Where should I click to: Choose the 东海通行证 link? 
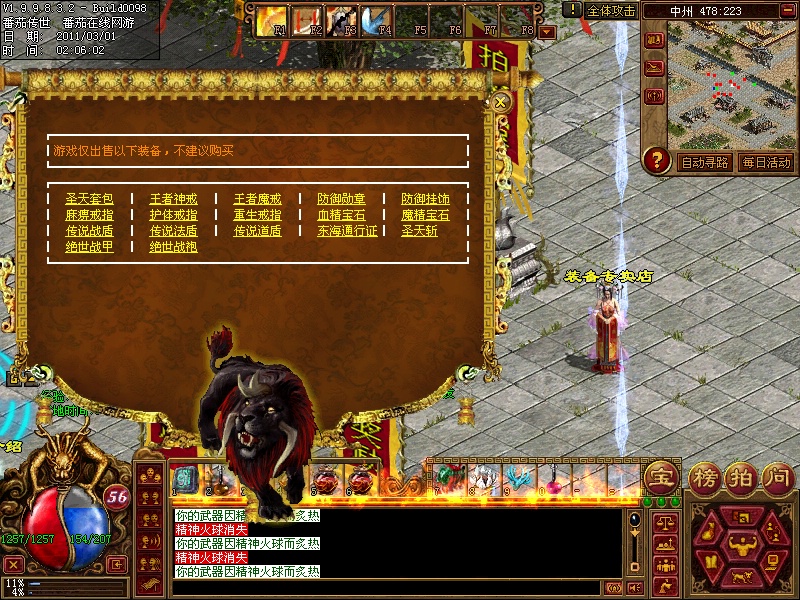tap(348, 231)
